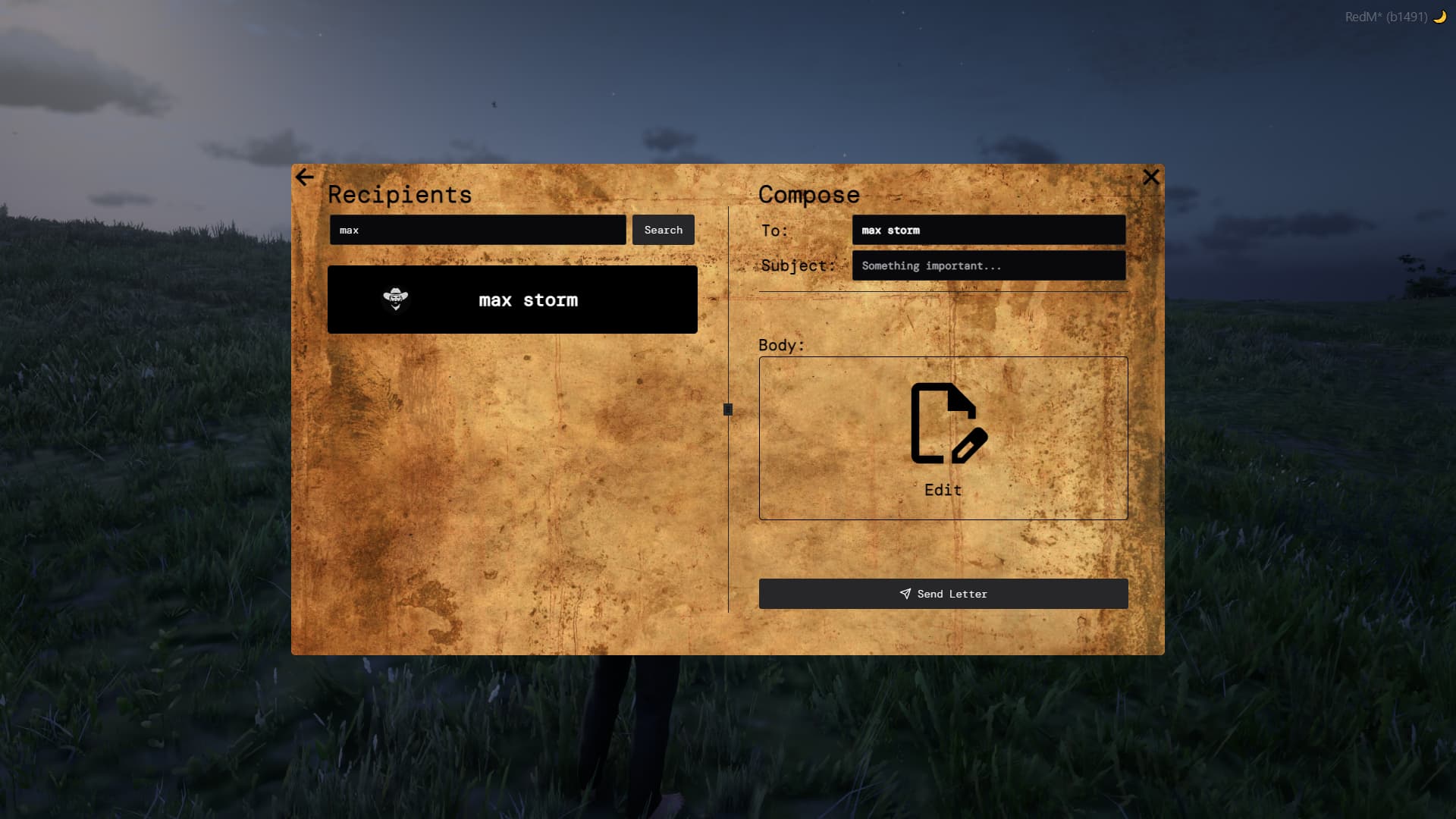Click the back arrow at top left
Viewport: 1456px width, 819px height.
[305, 177]
